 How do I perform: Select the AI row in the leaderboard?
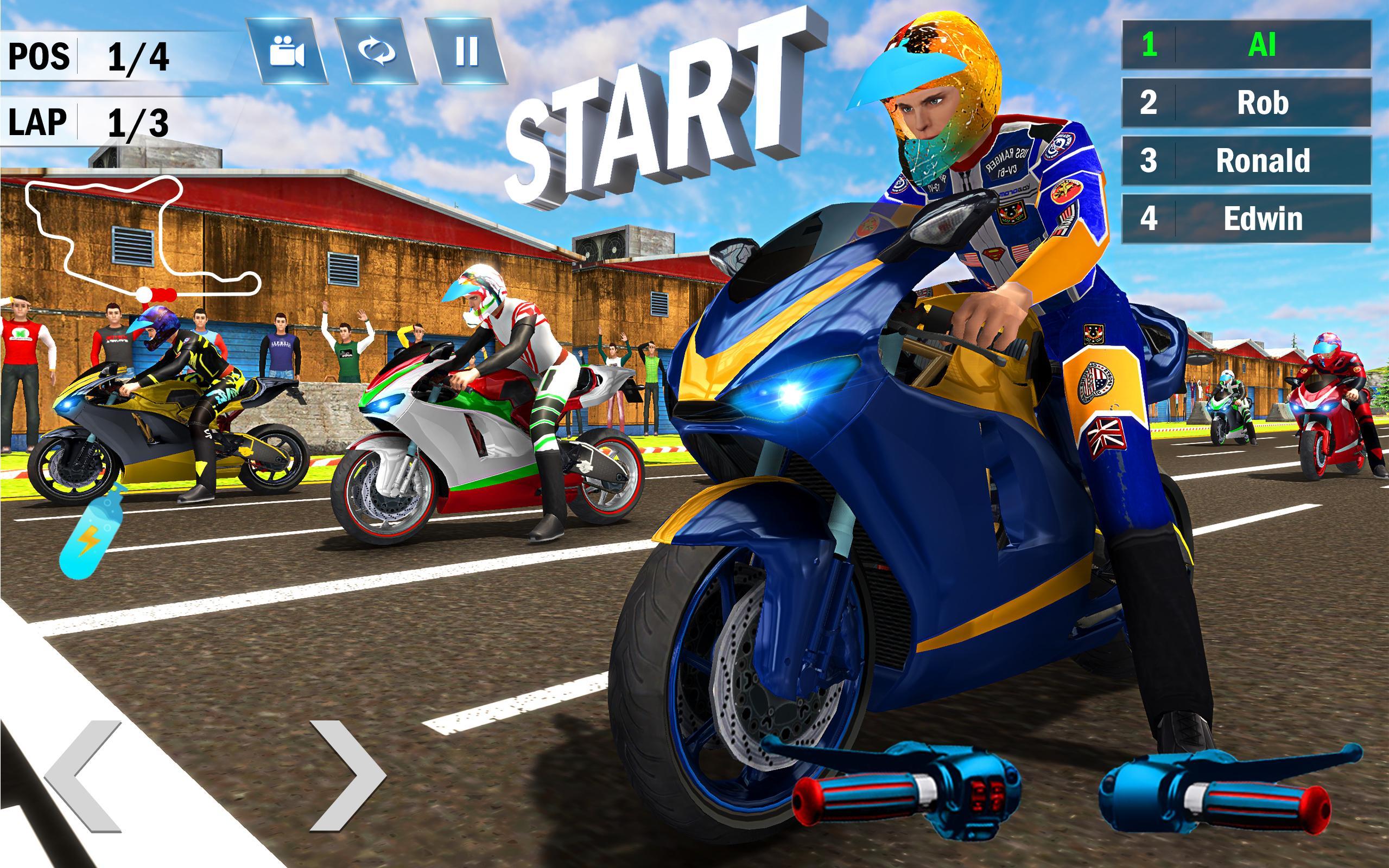pos(1246,45)
